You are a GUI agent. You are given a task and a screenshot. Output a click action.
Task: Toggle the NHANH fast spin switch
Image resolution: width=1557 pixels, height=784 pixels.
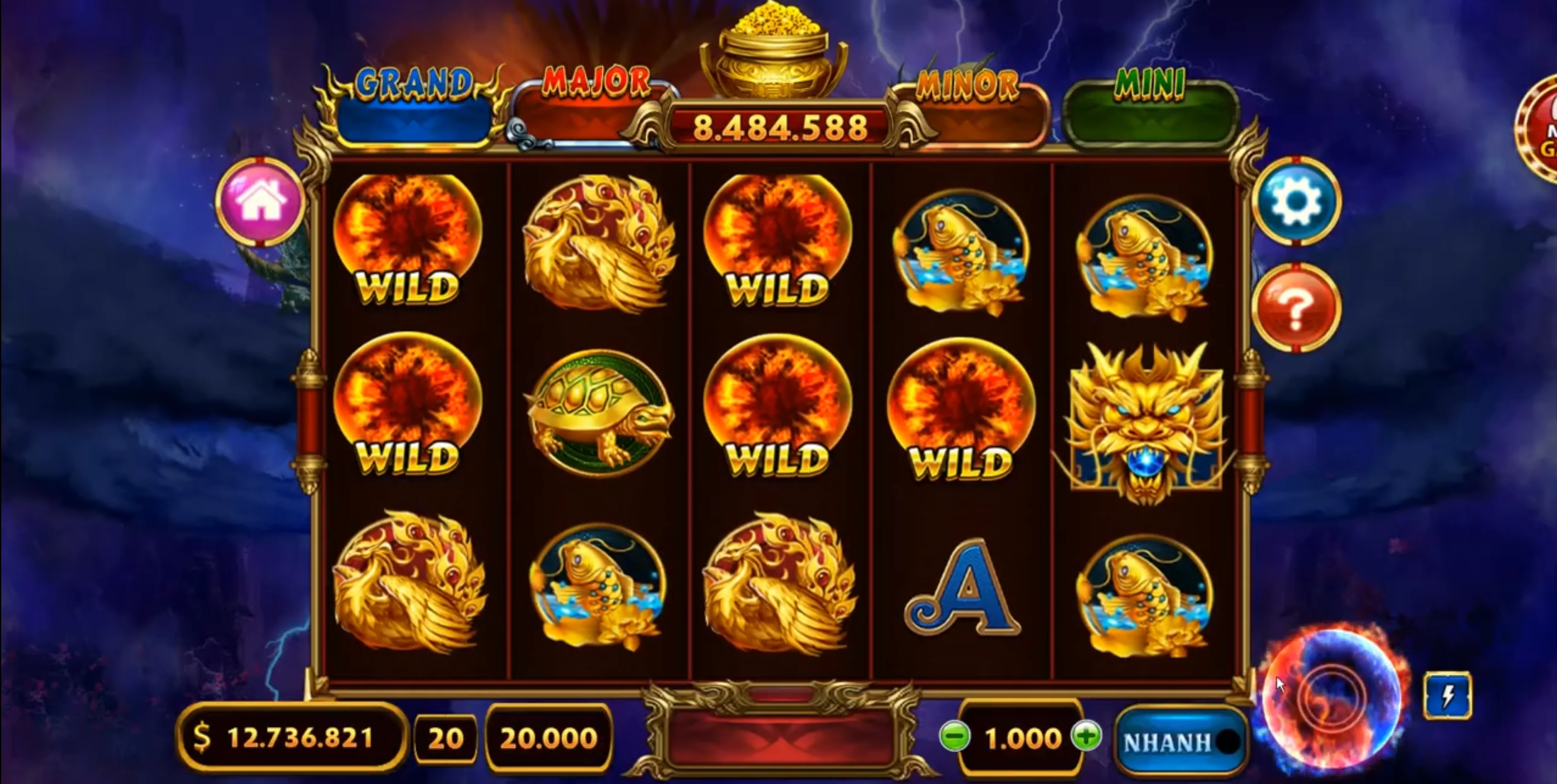click(1180, 742)
